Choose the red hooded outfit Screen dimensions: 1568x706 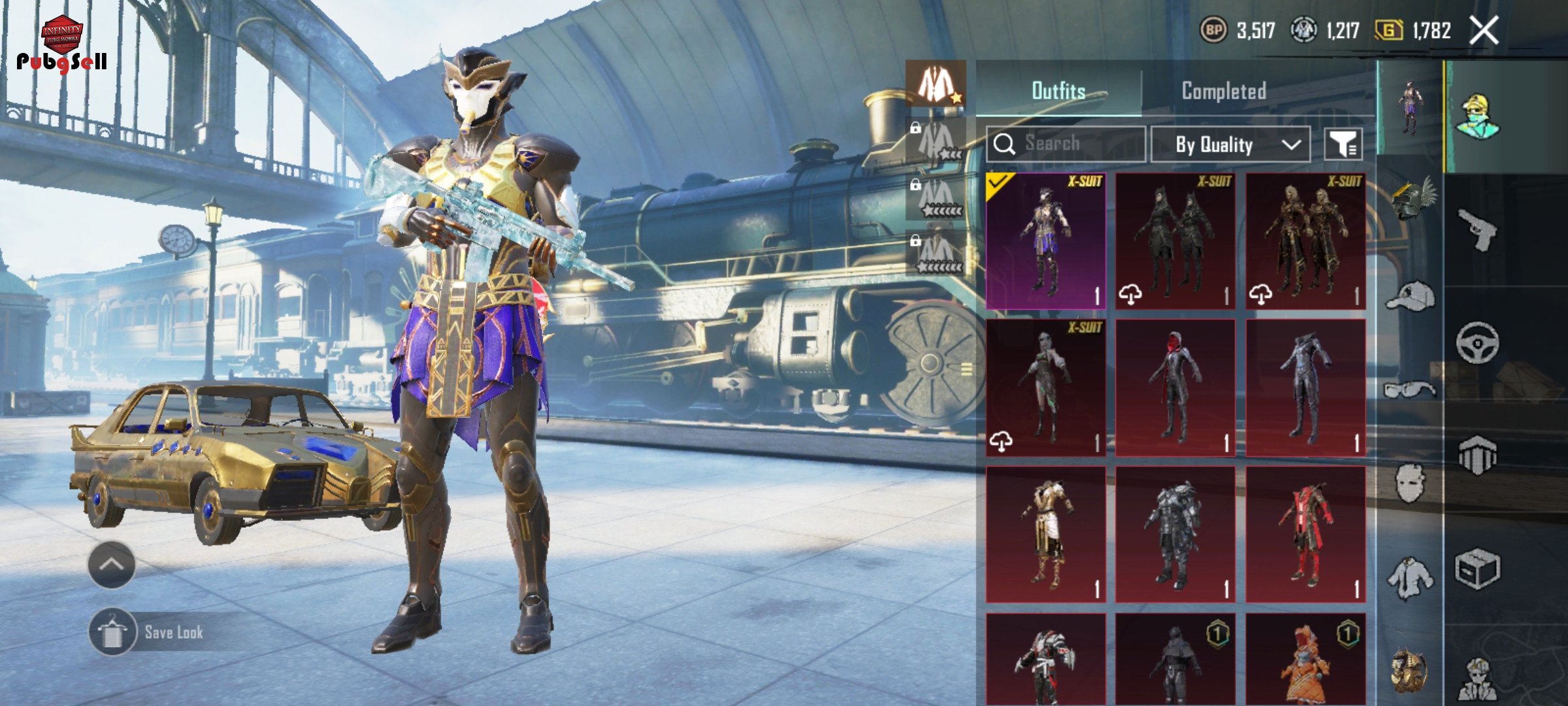(x=1175, y=388)
